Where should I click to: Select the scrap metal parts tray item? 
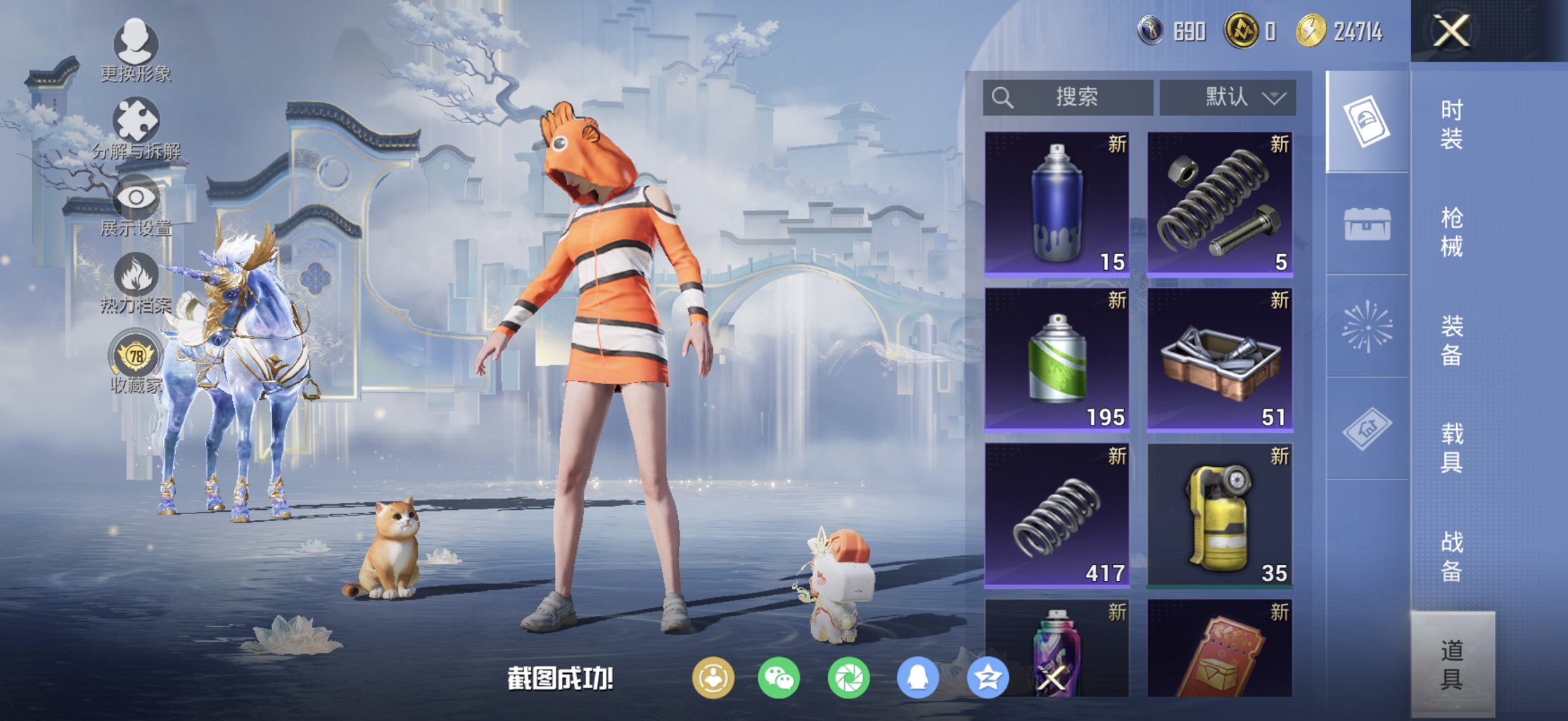pyautogui.click(x=1220, y=359)
